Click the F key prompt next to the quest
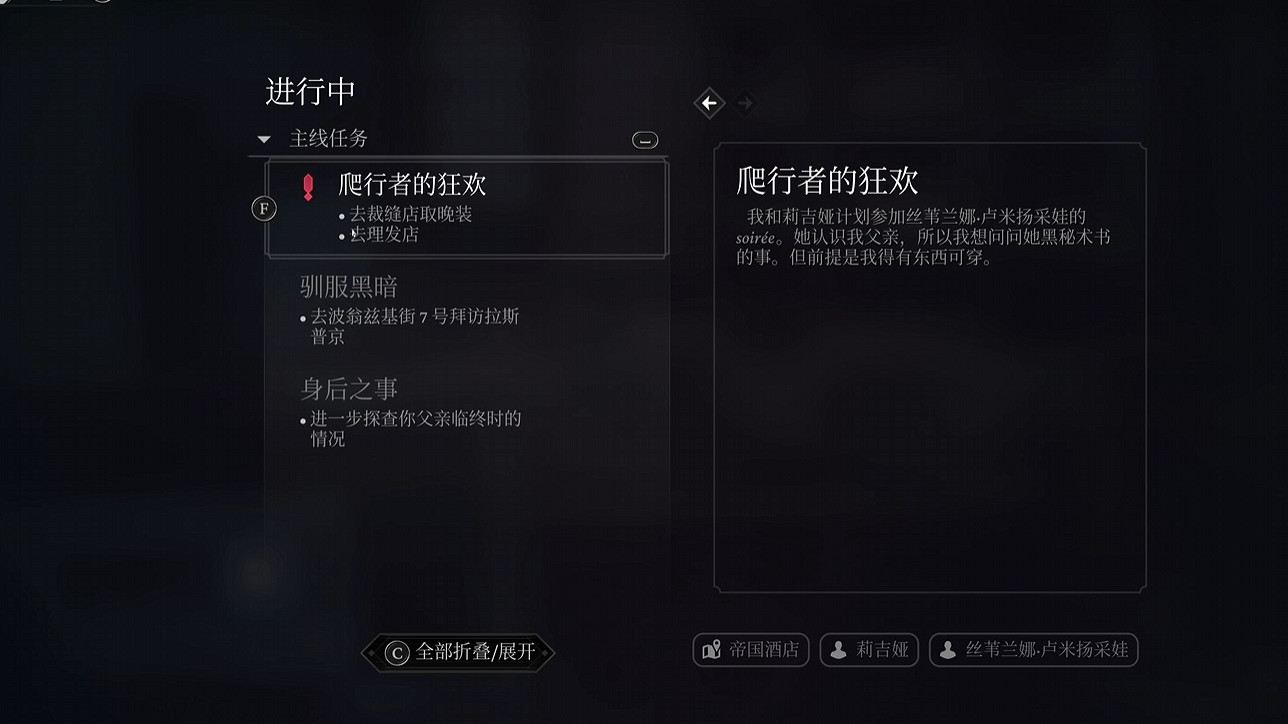The image size is (1288, 724). coord(262,208)
